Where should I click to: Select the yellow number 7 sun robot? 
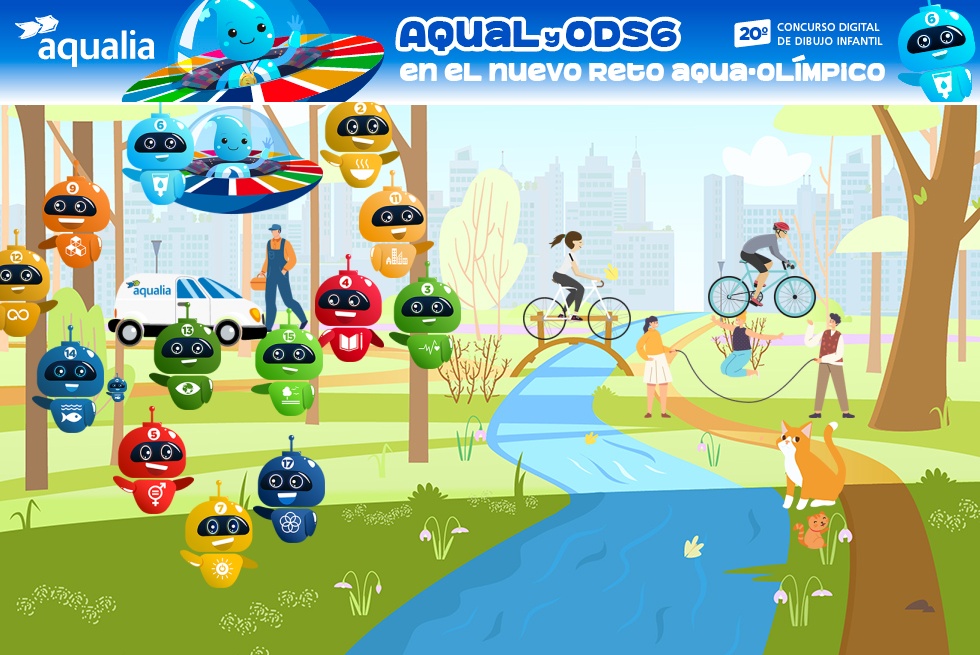point(218,539)
